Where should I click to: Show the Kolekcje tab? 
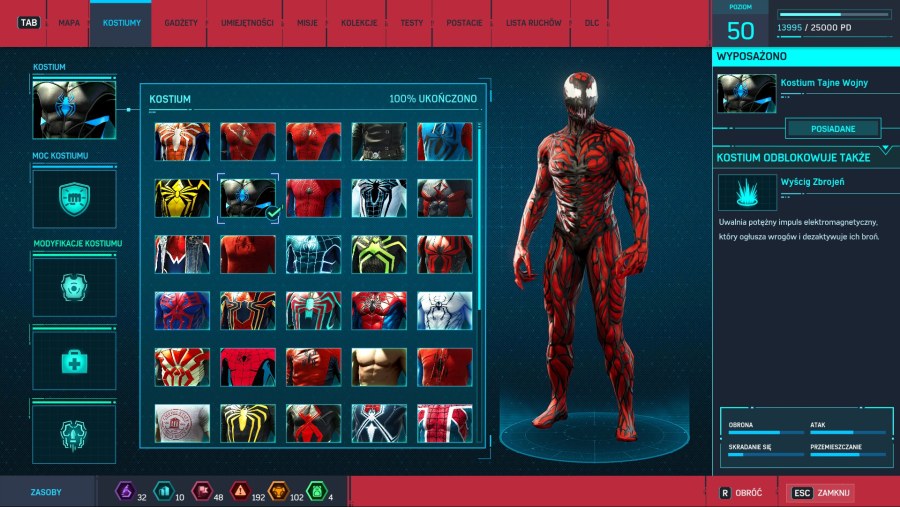359,22
